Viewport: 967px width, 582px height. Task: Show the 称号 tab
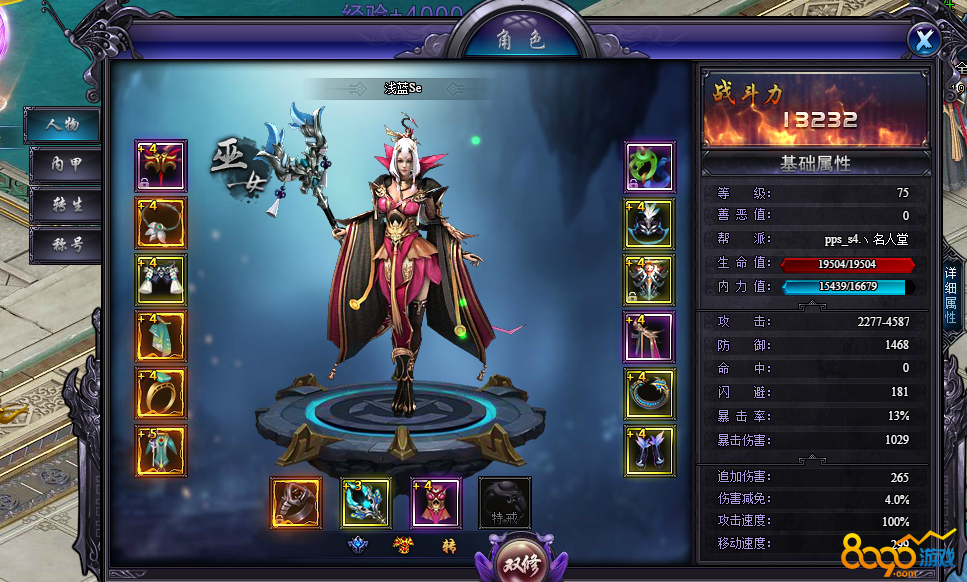coord(64,243)
